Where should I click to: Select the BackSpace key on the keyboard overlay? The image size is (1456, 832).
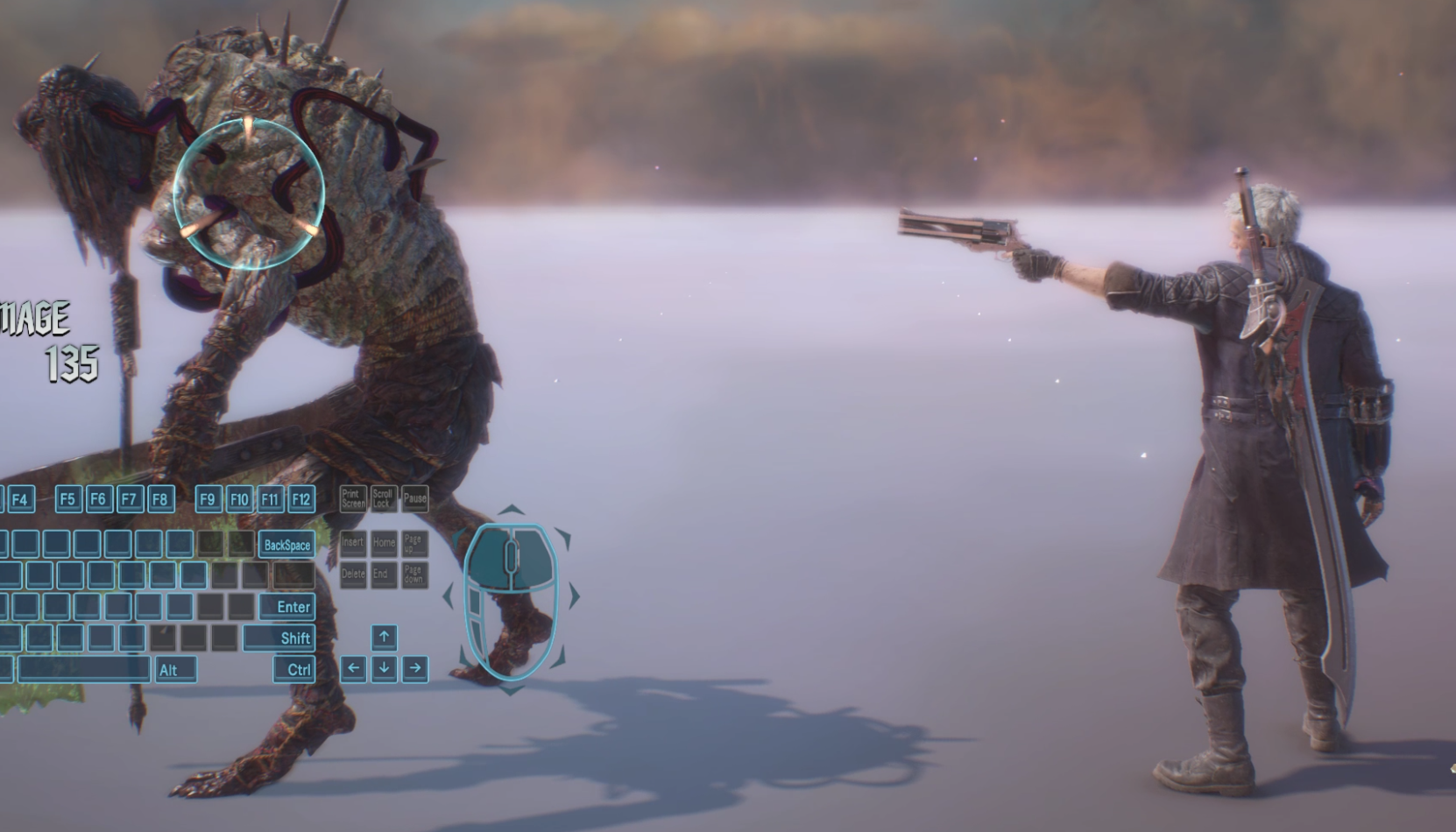click(286, 545)
